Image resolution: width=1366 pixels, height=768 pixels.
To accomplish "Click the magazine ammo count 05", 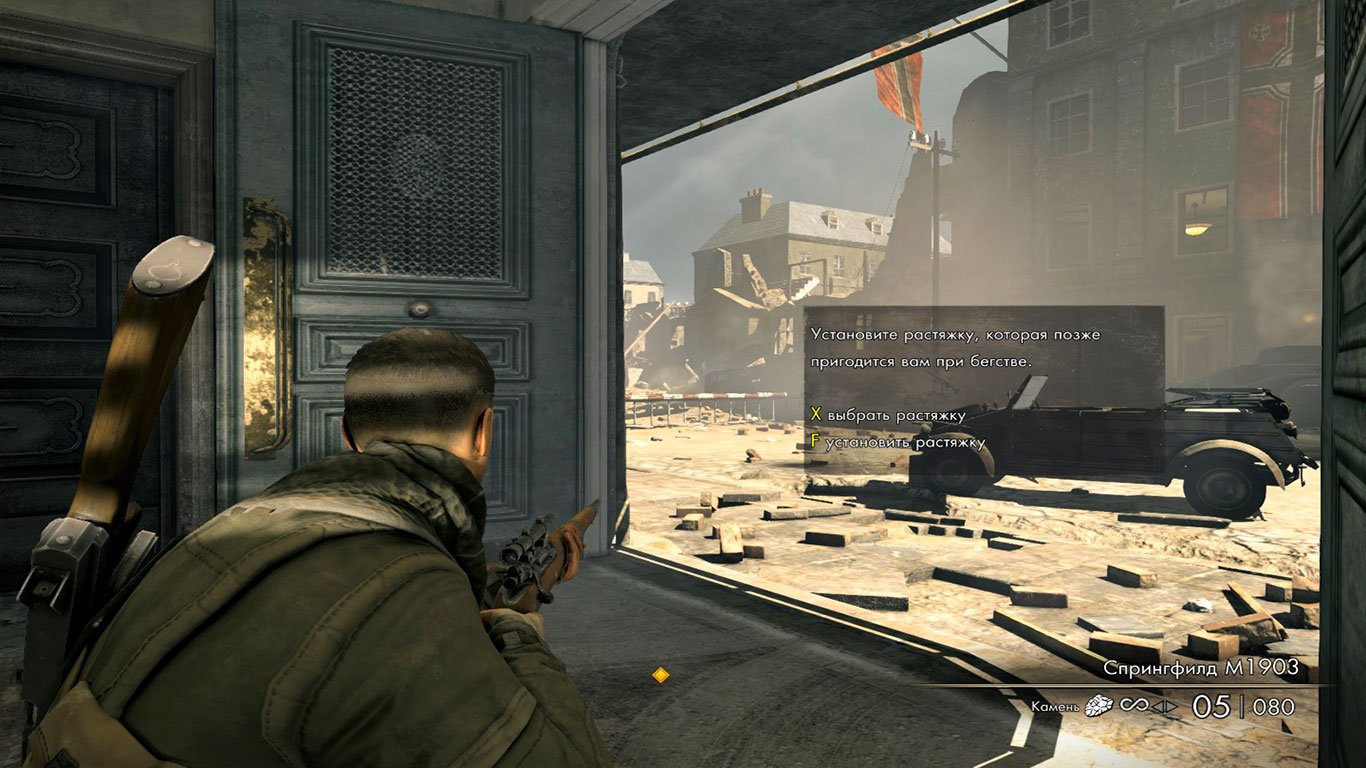I will click(x=1210, y=705).
